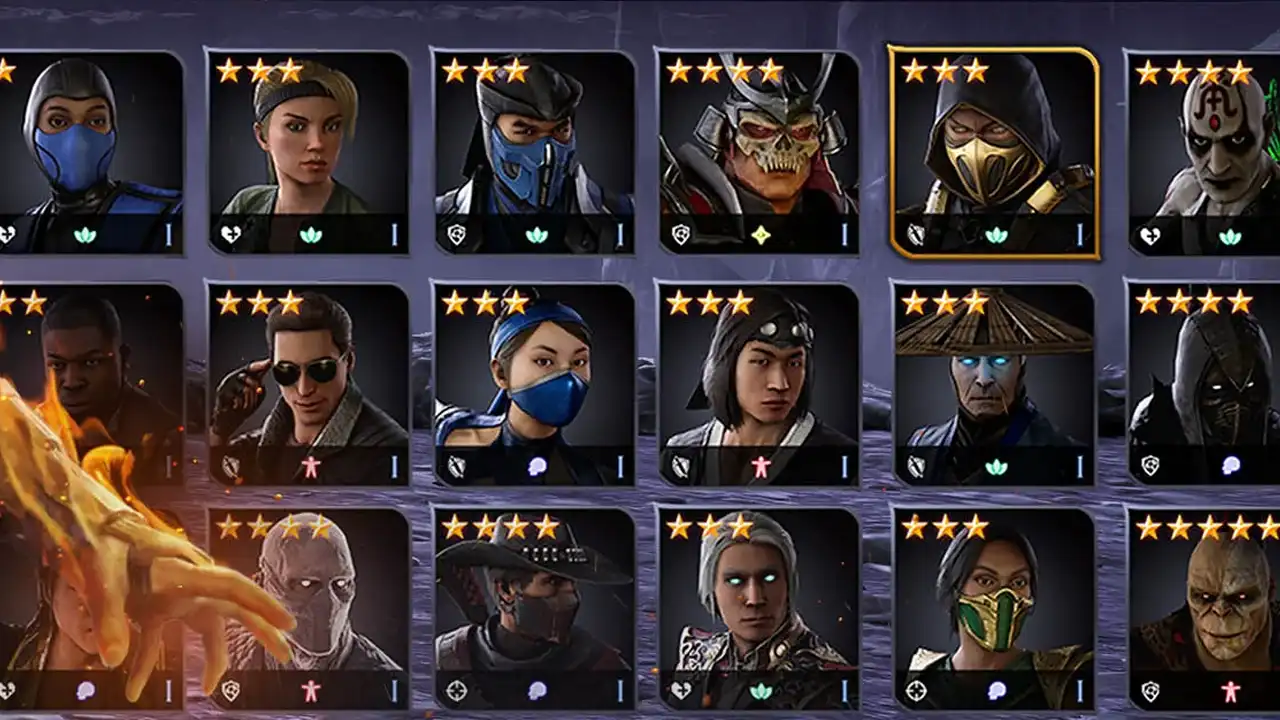Click the gear-shield icon on Erron Black's card
The width and height of the screenshot is (1280, 720).
[x=455, y=690]
